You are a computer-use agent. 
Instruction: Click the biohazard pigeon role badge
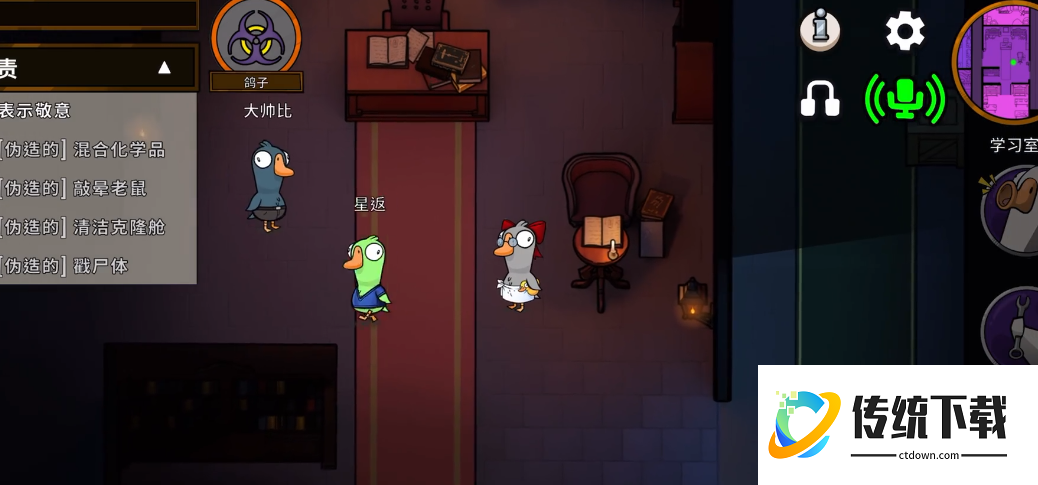(x=256, y=40)
